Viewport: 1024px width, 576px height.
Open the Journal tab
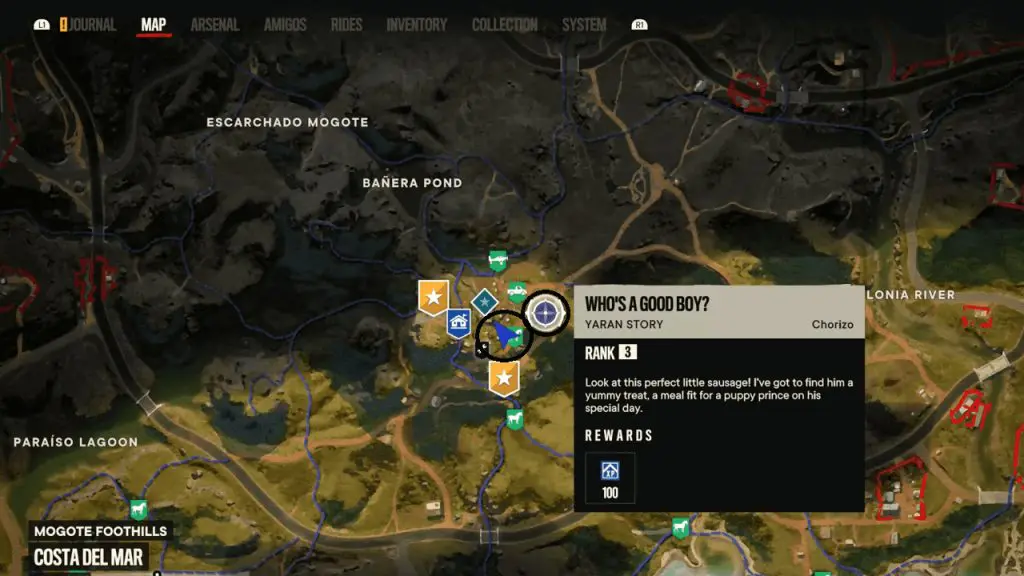(93, 24)
